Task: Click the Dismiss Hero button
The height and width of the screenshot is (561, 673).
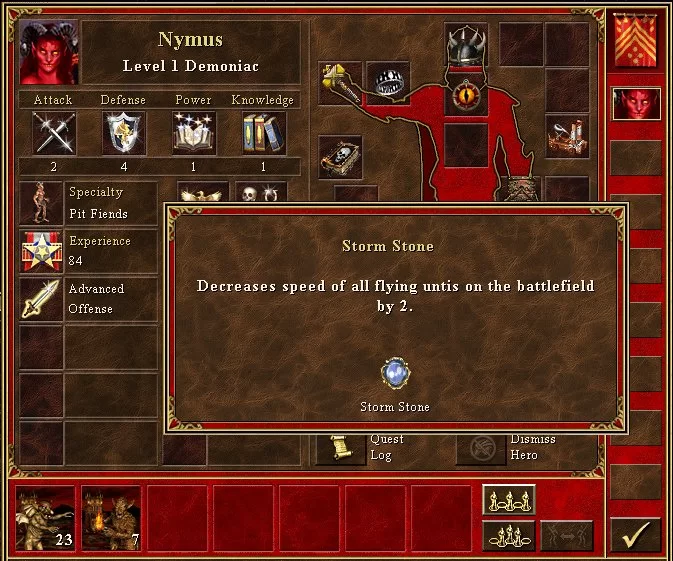Action: click(x=481, y=447)
